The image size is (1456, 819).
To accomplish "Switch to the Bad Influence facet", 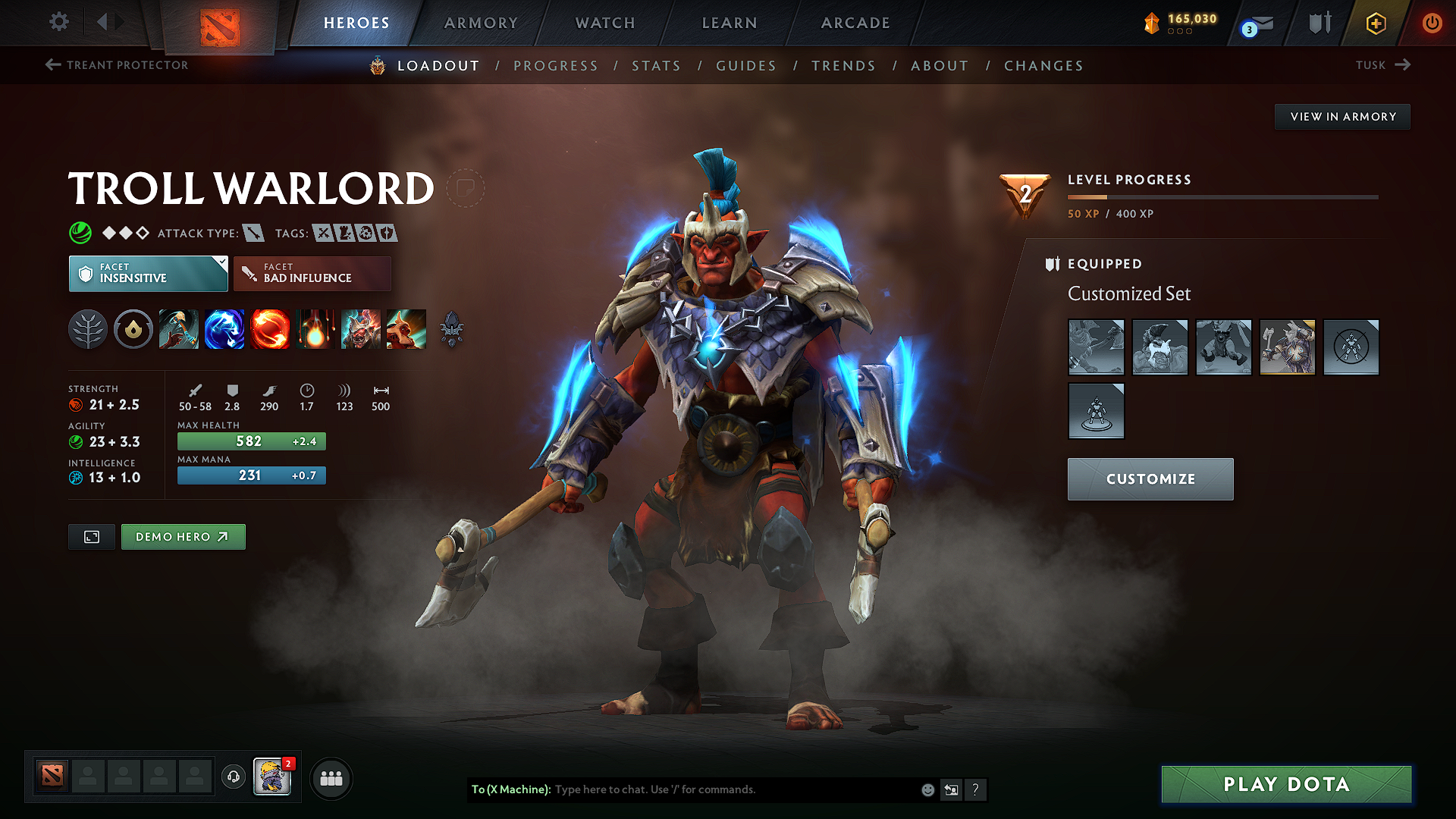I will pos(312,273).
